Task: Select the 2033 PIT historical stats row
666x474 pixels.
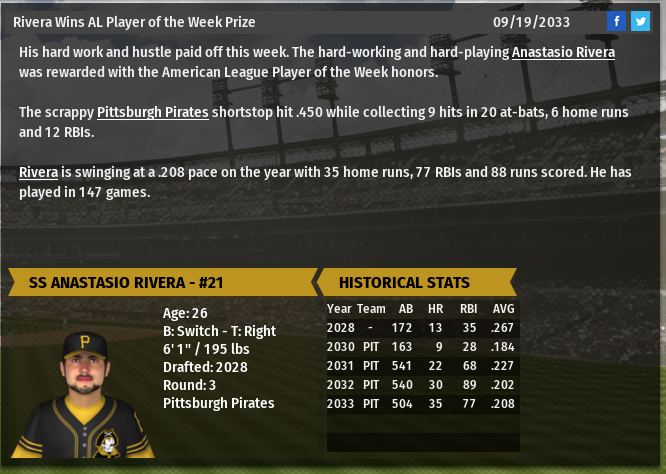Action: coord(422,403)
